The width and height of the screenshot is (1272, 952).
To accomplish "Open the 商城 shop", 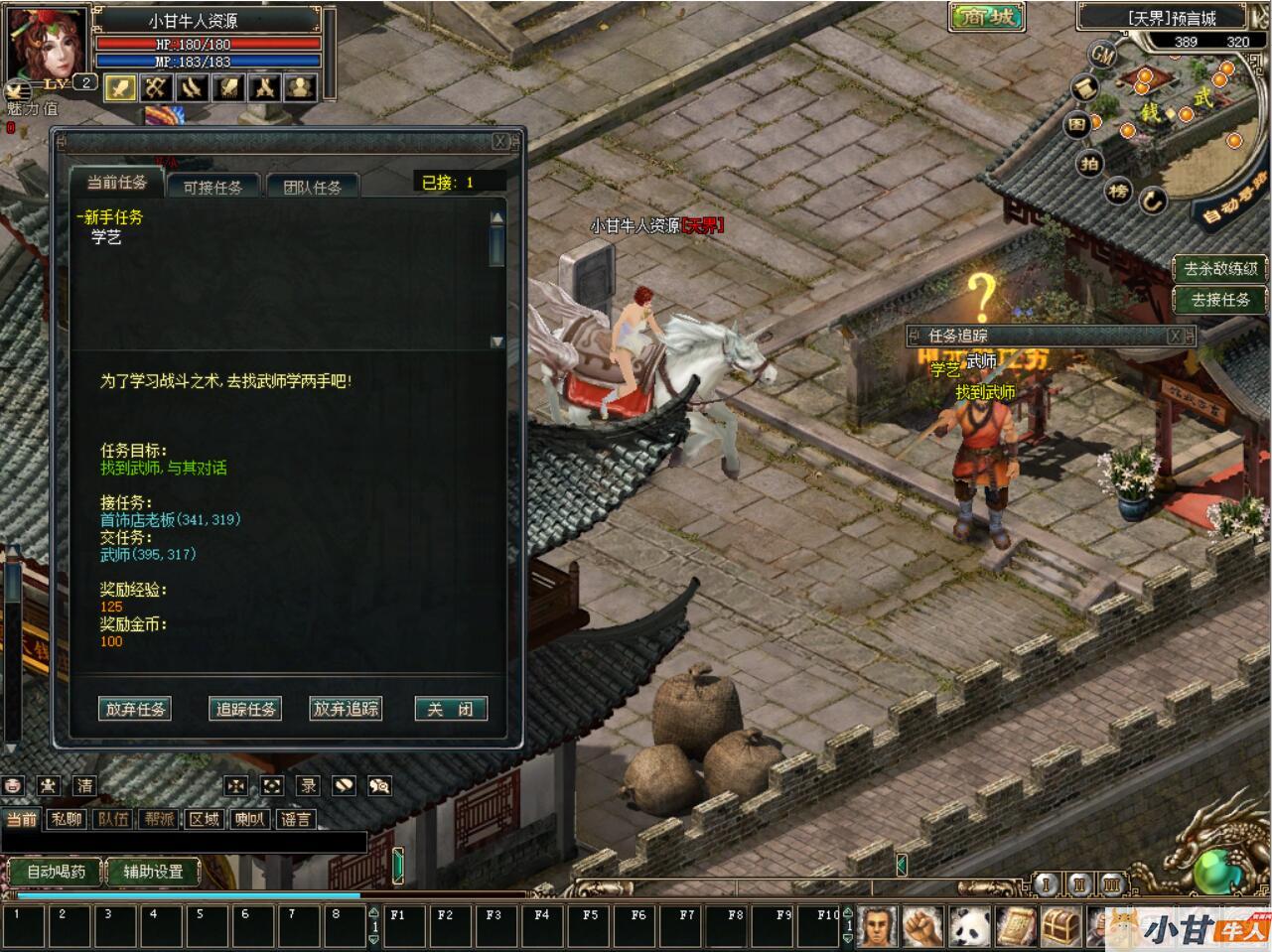I will point(987,17).
